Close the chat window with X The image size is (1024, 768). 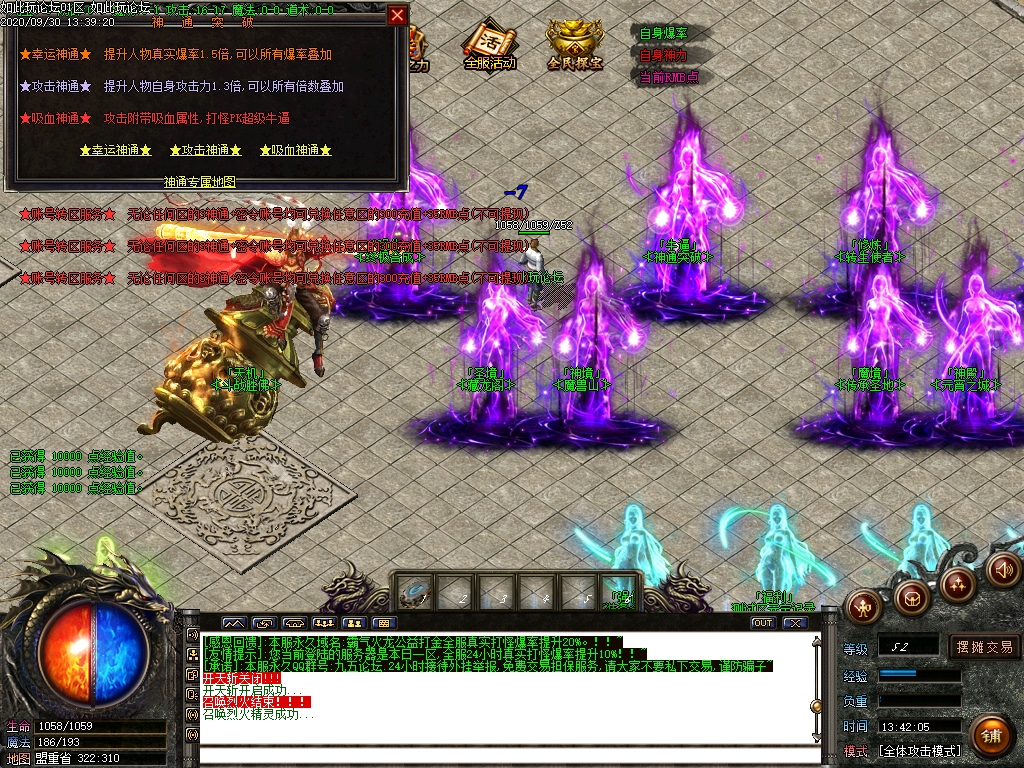[794, 623]
